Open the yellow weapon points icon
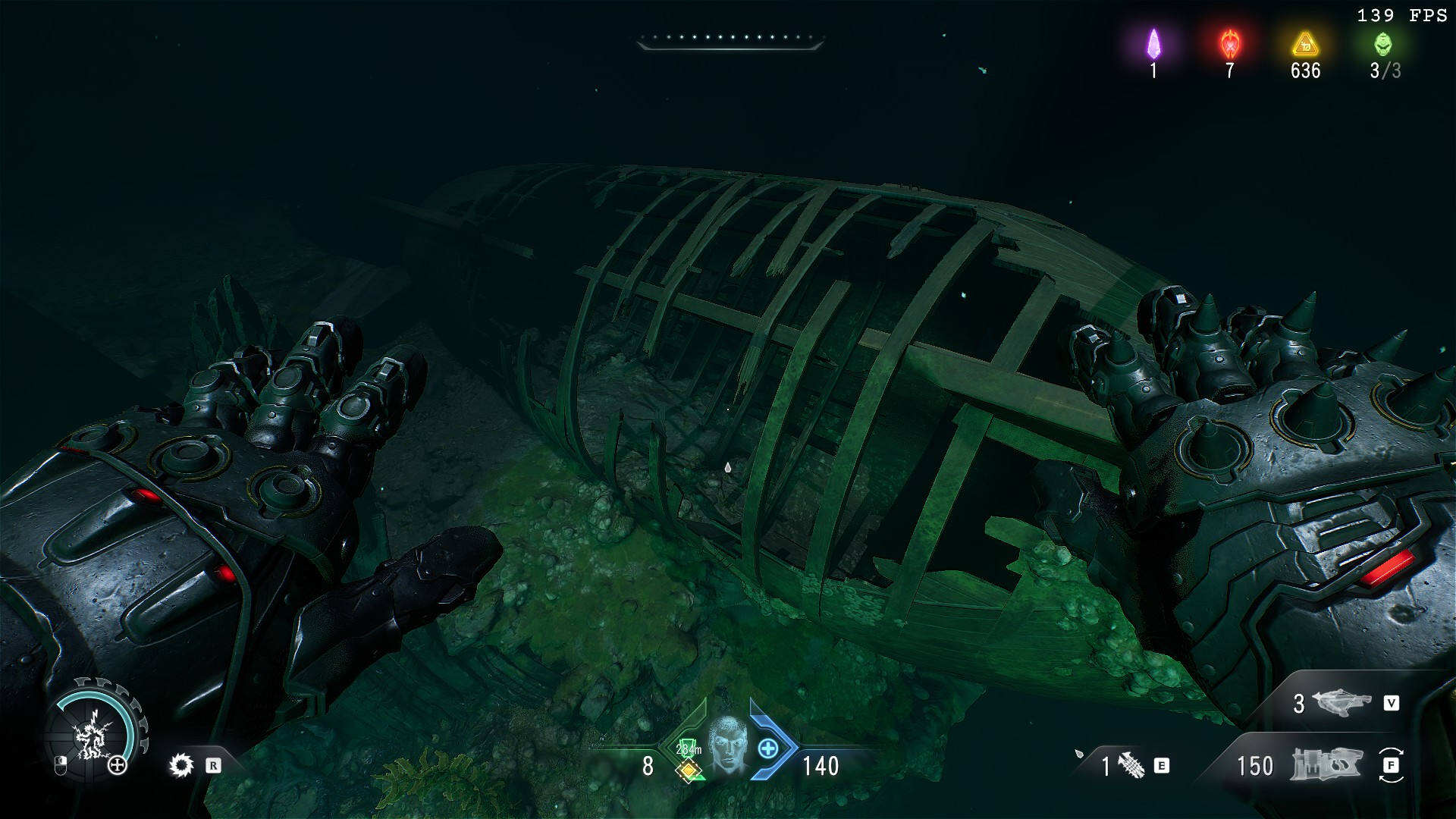 (1305, 45)
